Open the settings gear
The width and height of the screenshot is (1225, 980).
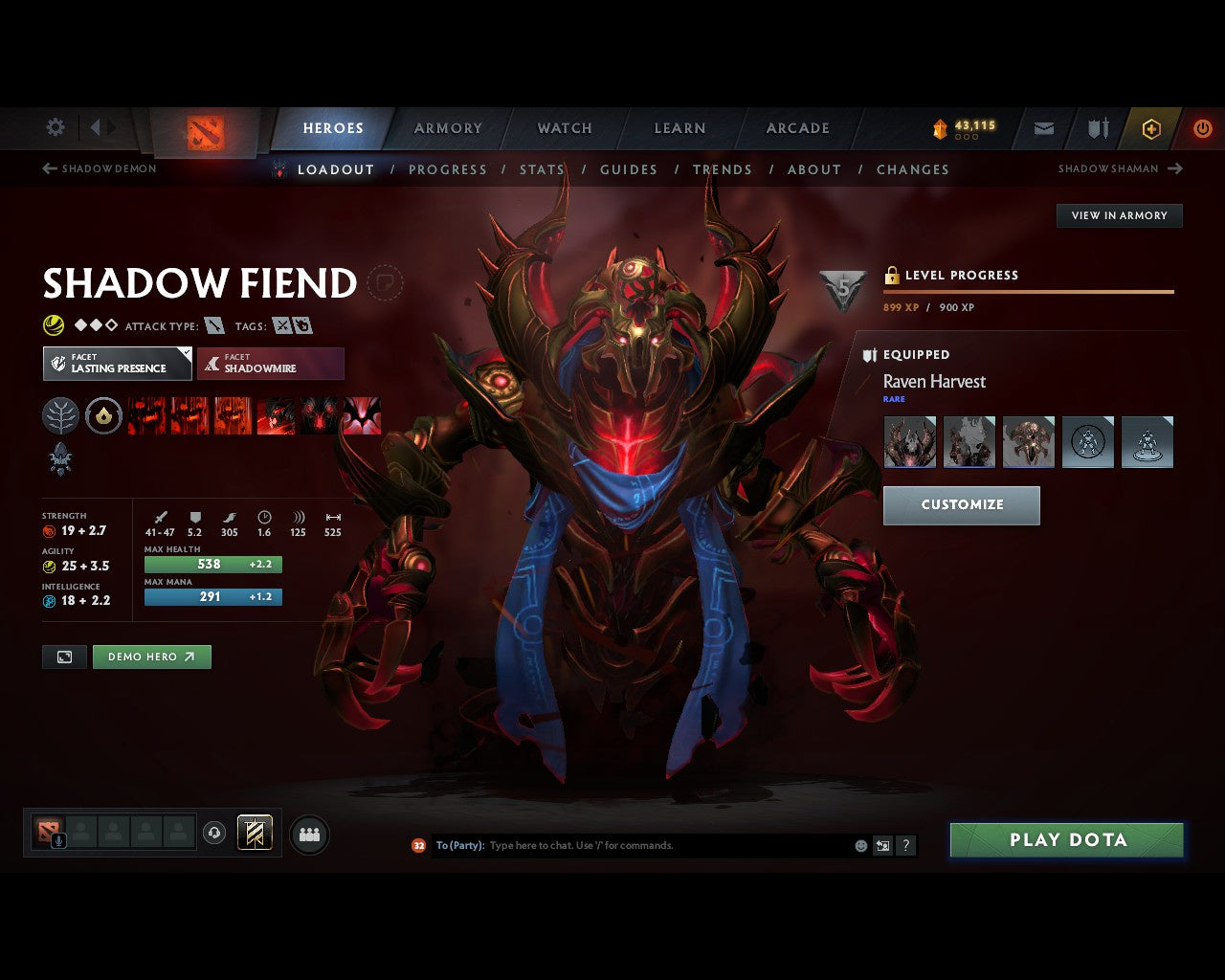[x=55, y=127]
